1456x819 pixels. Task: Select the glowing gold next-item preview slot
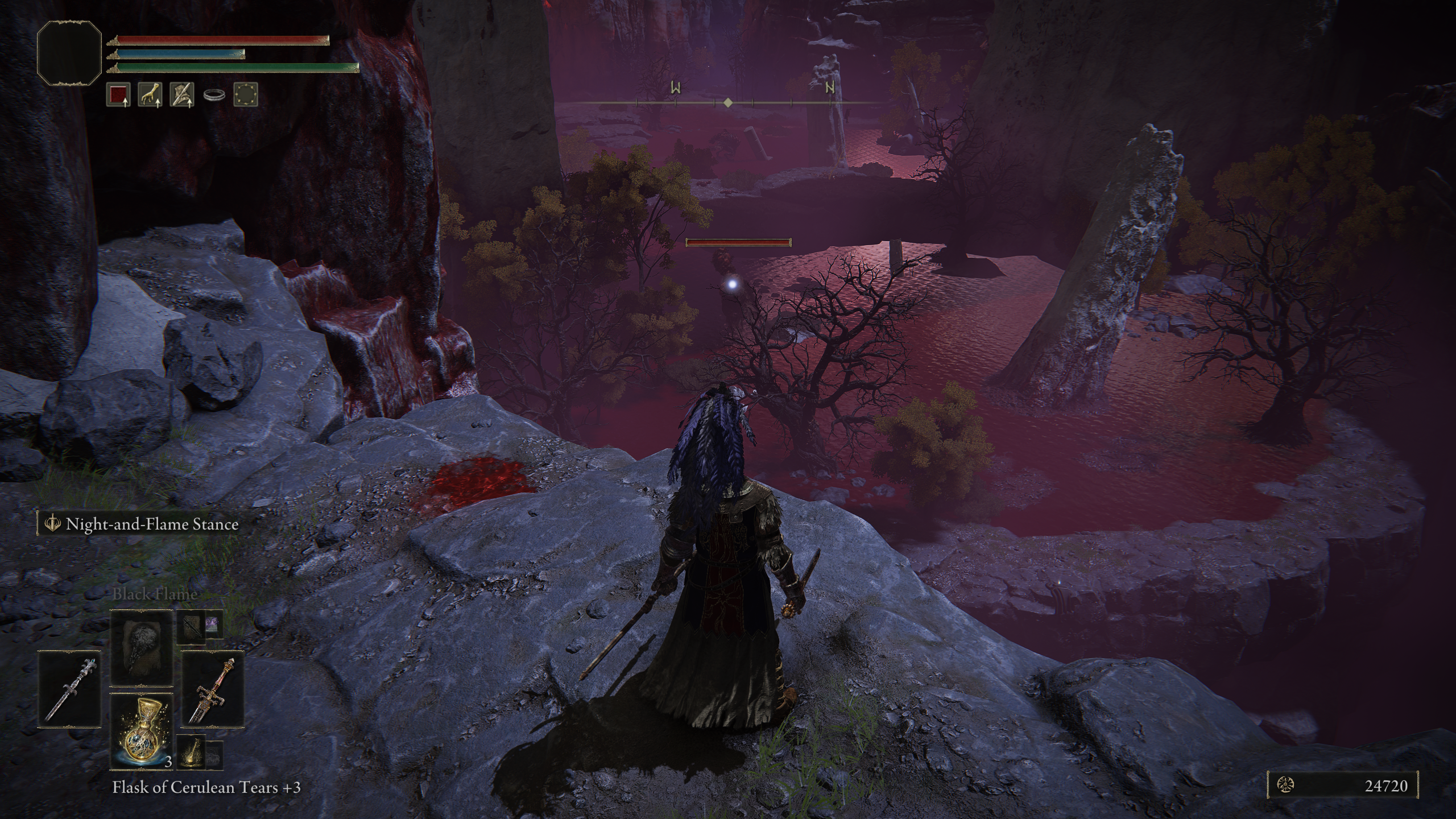192,753
